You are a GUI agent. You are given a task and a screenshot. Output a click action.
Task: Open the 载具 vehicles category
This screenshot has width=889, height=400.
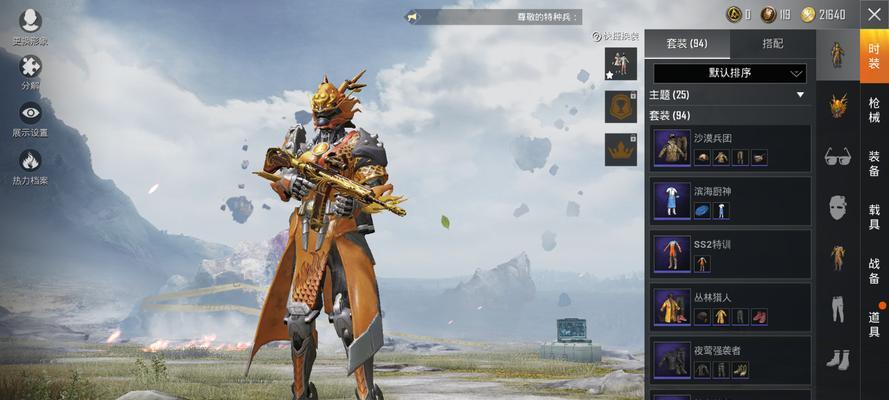874,218
